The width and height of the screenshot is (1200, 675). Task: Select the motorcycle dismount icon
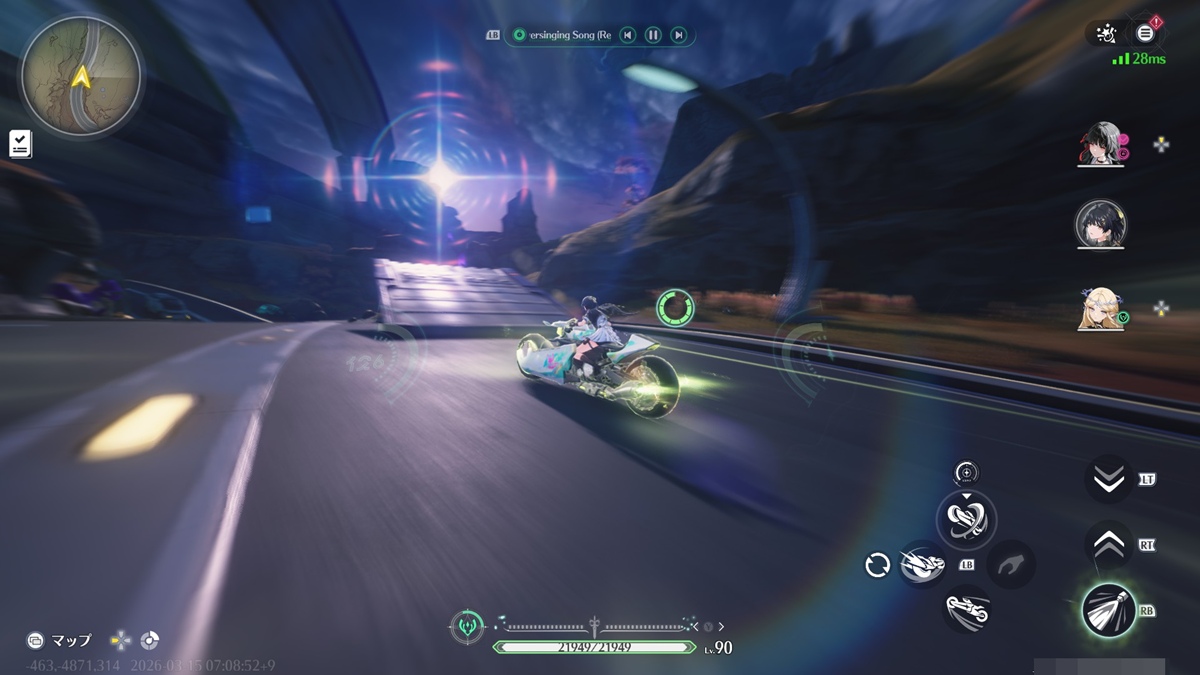click(x=966, y=609)
